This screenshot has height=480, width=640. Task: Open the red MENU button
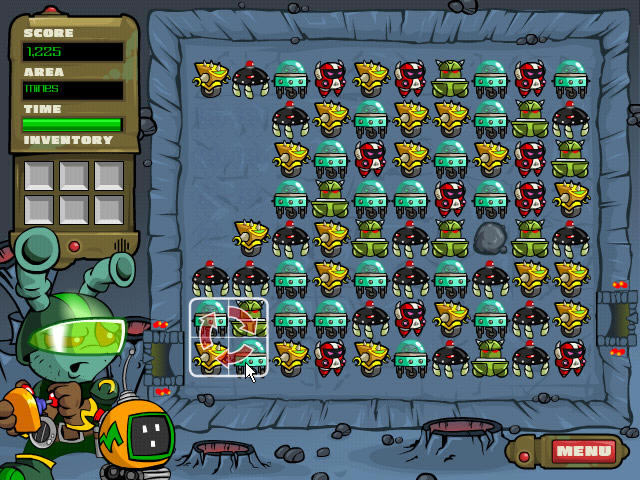[x=582, y=451]
